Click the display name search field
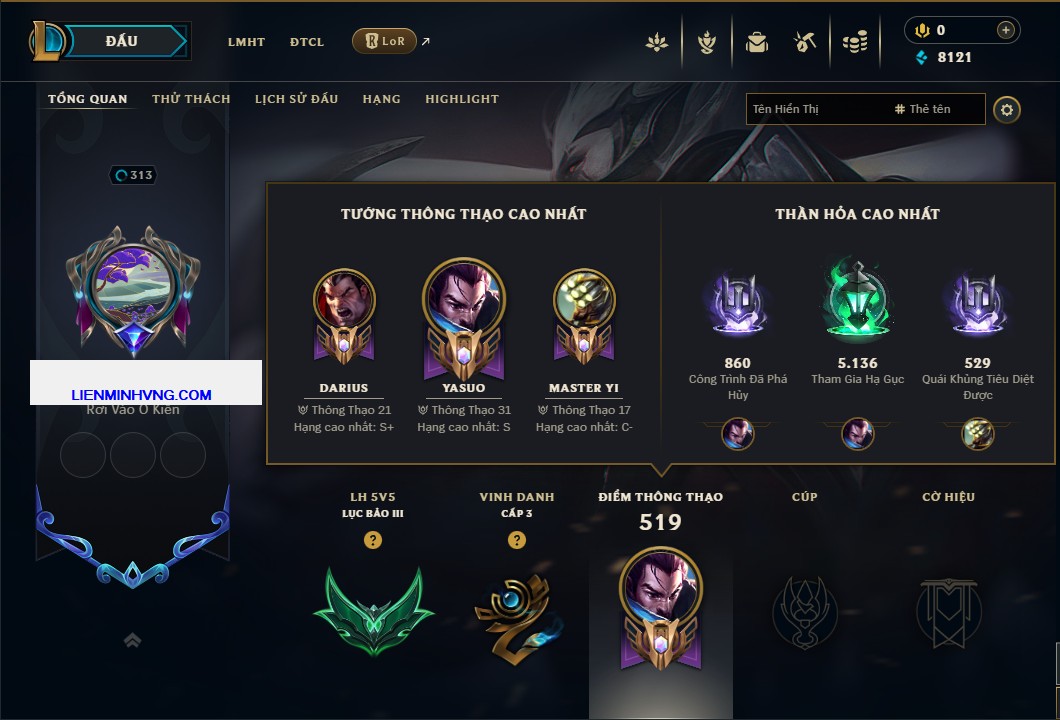 point(815,109)
